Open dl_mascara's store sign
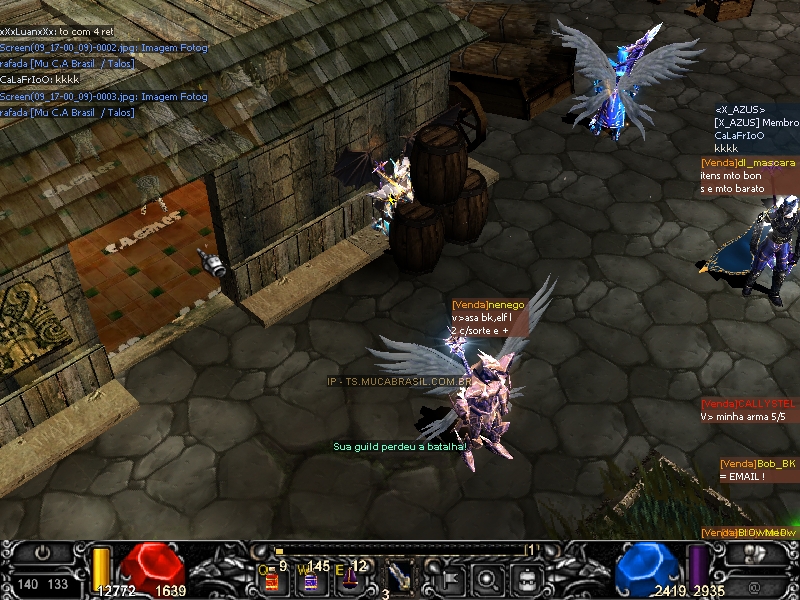 tap(748, 162)
